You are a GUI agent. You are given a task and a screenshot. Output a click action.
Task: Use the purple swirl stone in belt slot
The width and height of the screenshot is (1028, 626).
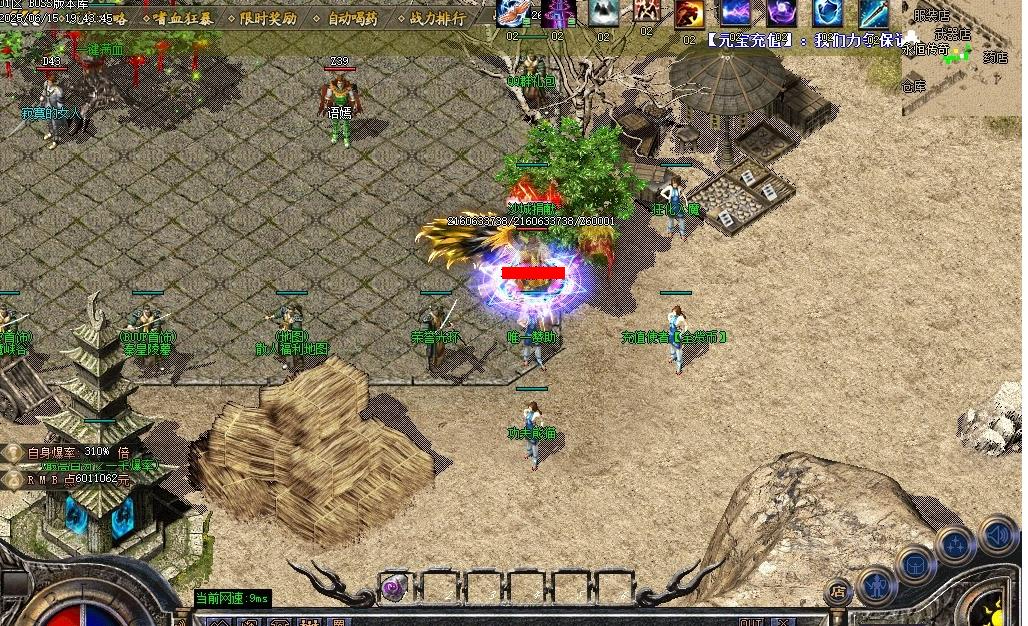click(x=395, y=589)
